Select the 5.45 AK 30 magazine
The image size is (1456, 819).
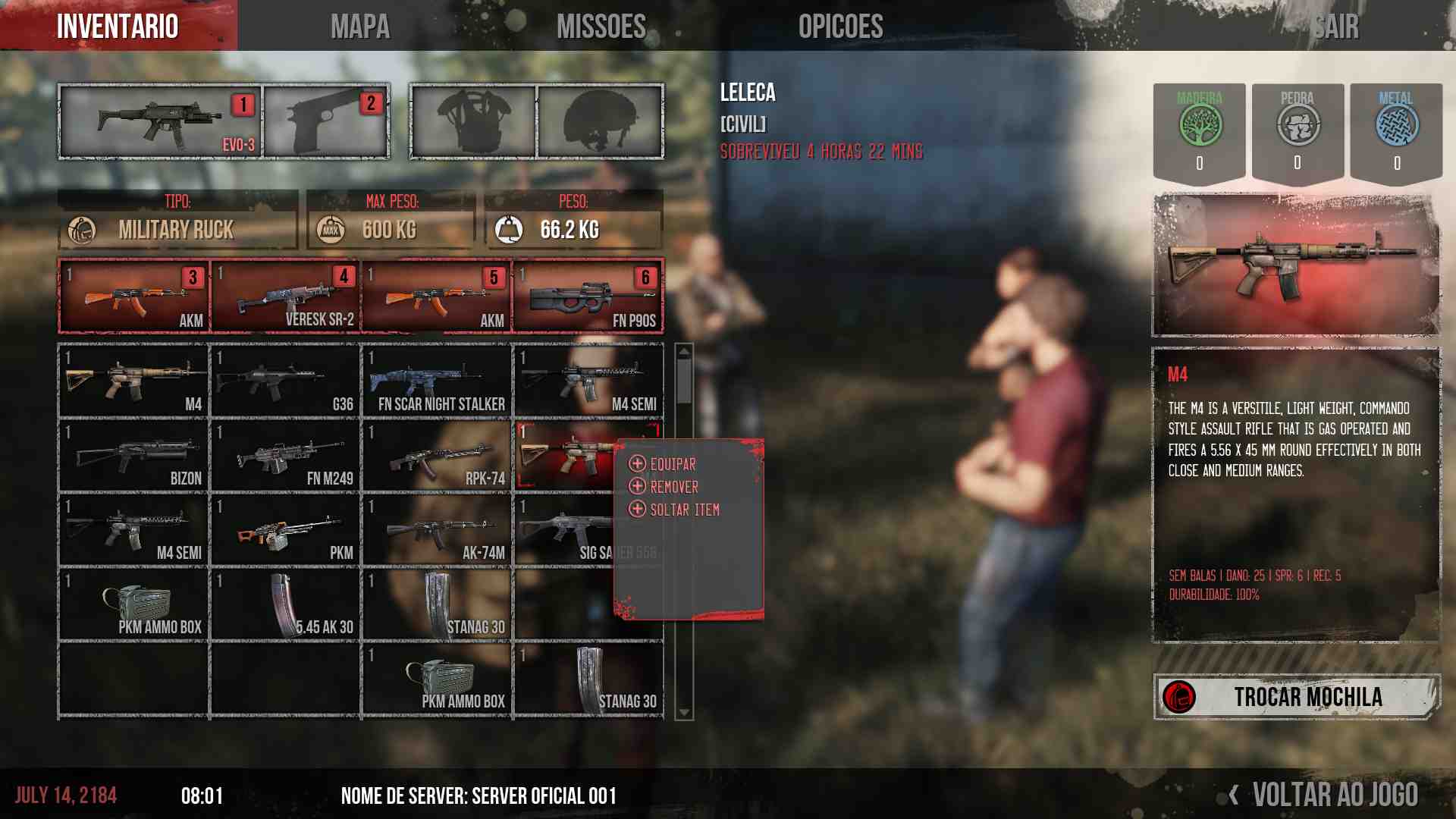pyautogui.click(x=285, y=604)
